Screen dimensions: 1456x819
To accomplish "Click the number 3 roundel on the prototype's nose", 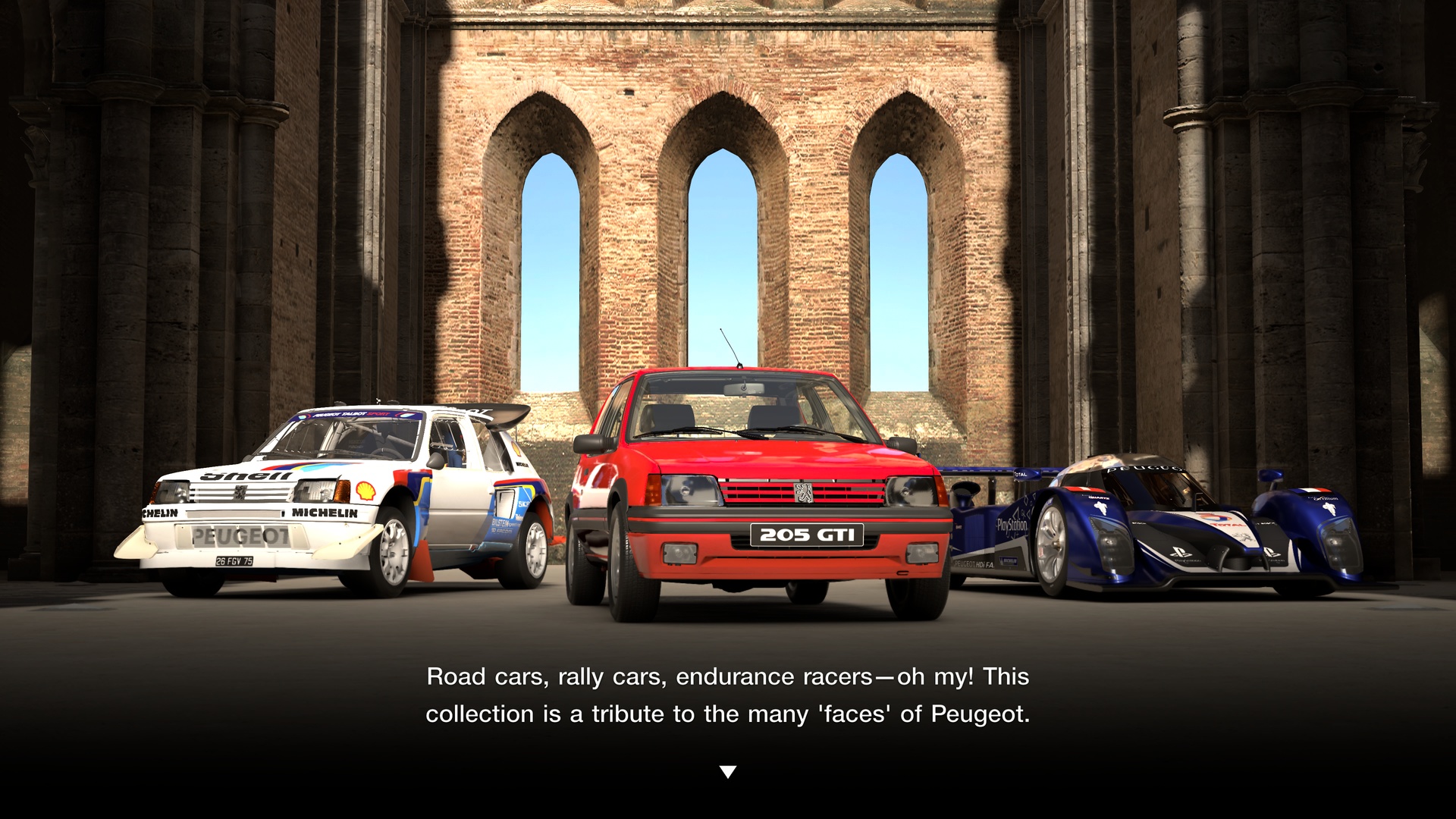I will 1214,517.
